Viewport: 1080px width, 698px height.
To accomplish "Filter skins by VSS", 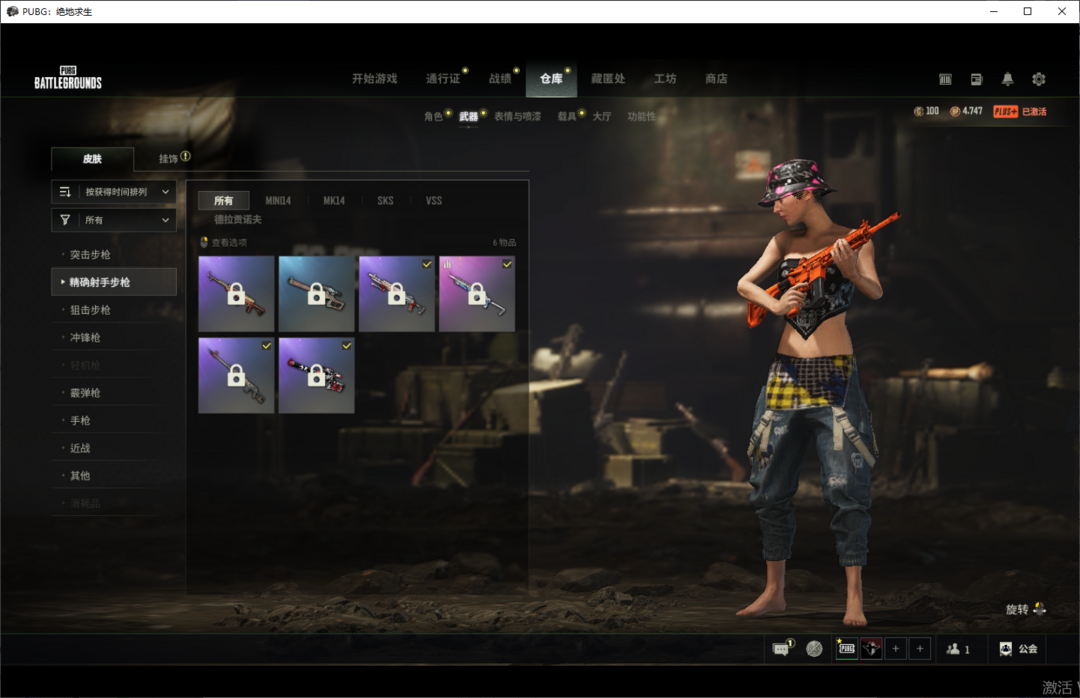I will click(x=433, y=201).
